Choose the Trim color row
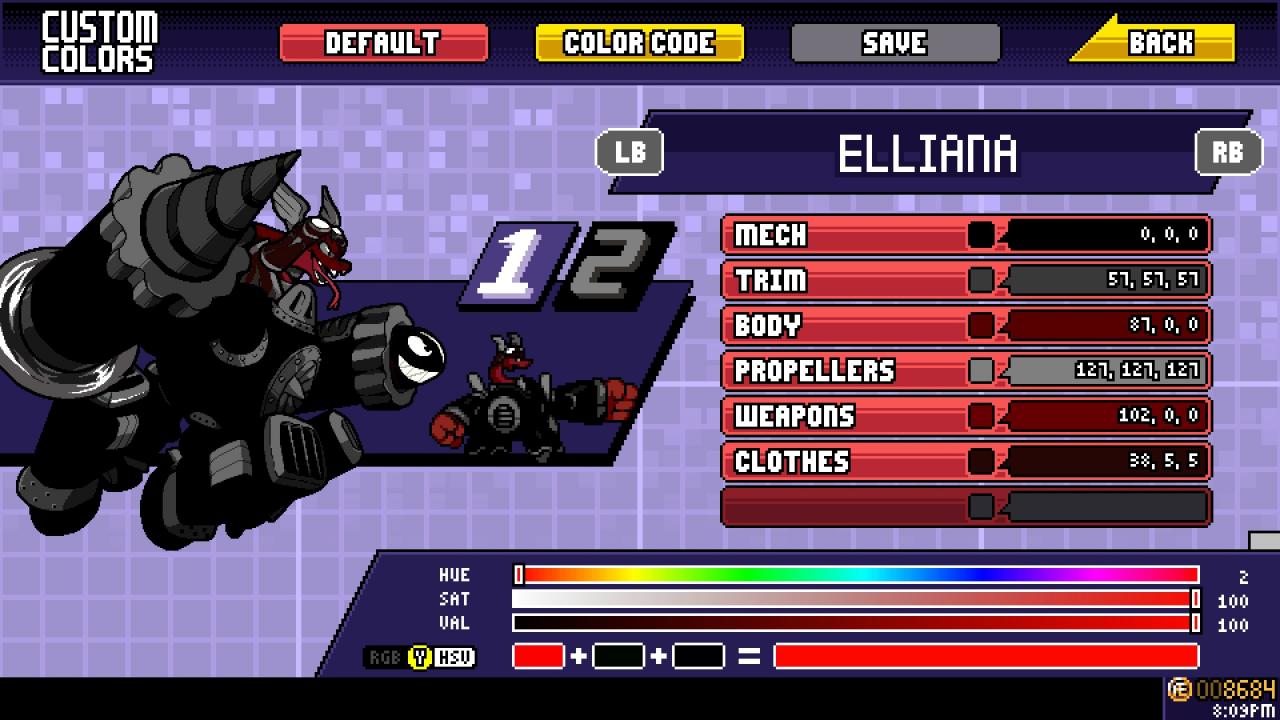The height and width of the screenshot is (720, 1280). coord(965,280)
